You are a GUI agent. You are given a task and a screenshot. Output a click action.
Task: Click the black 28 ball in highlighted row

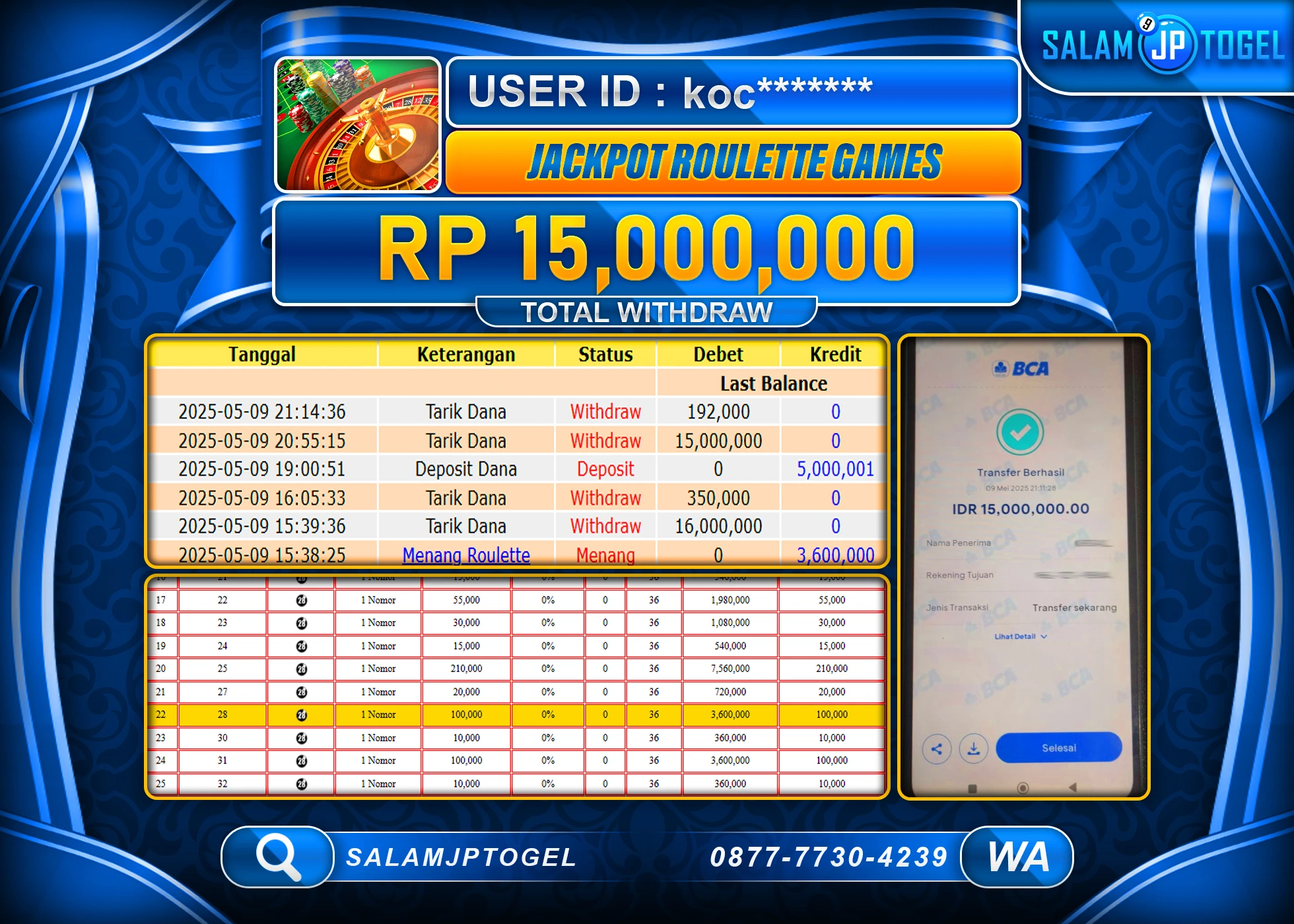click(x=301, y=714)
